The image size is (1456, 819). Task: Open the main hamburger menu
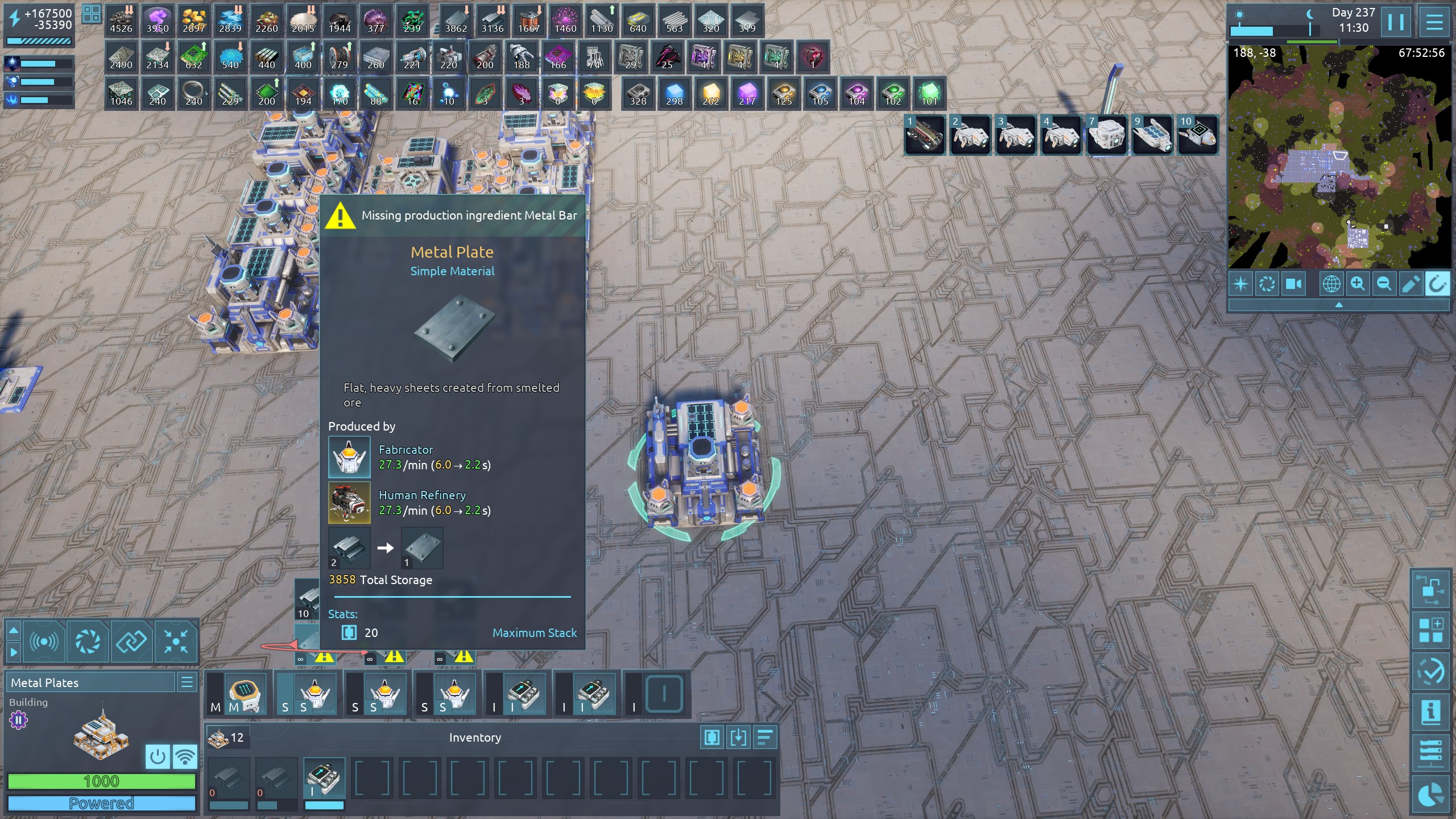coord(1434,22)
